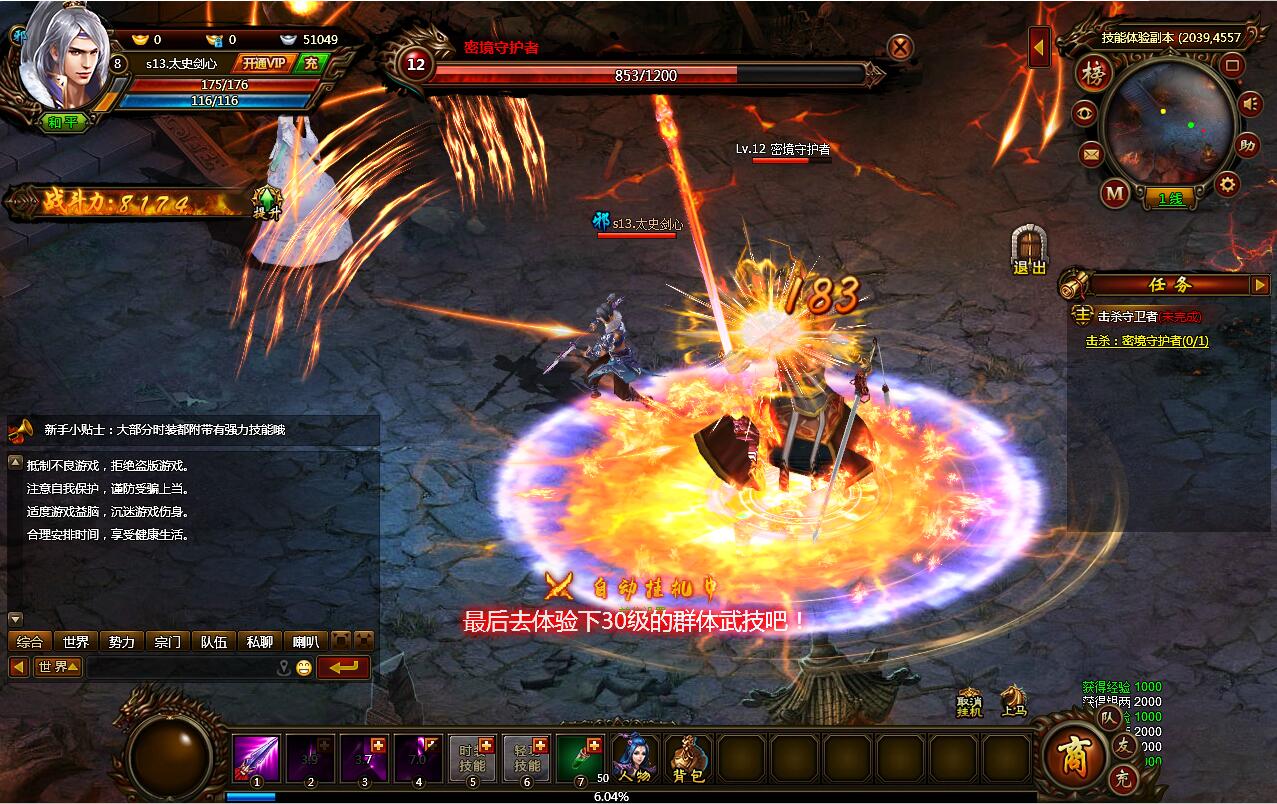
Task: Click the 开通VIP button
Action: tap(264, 63)
